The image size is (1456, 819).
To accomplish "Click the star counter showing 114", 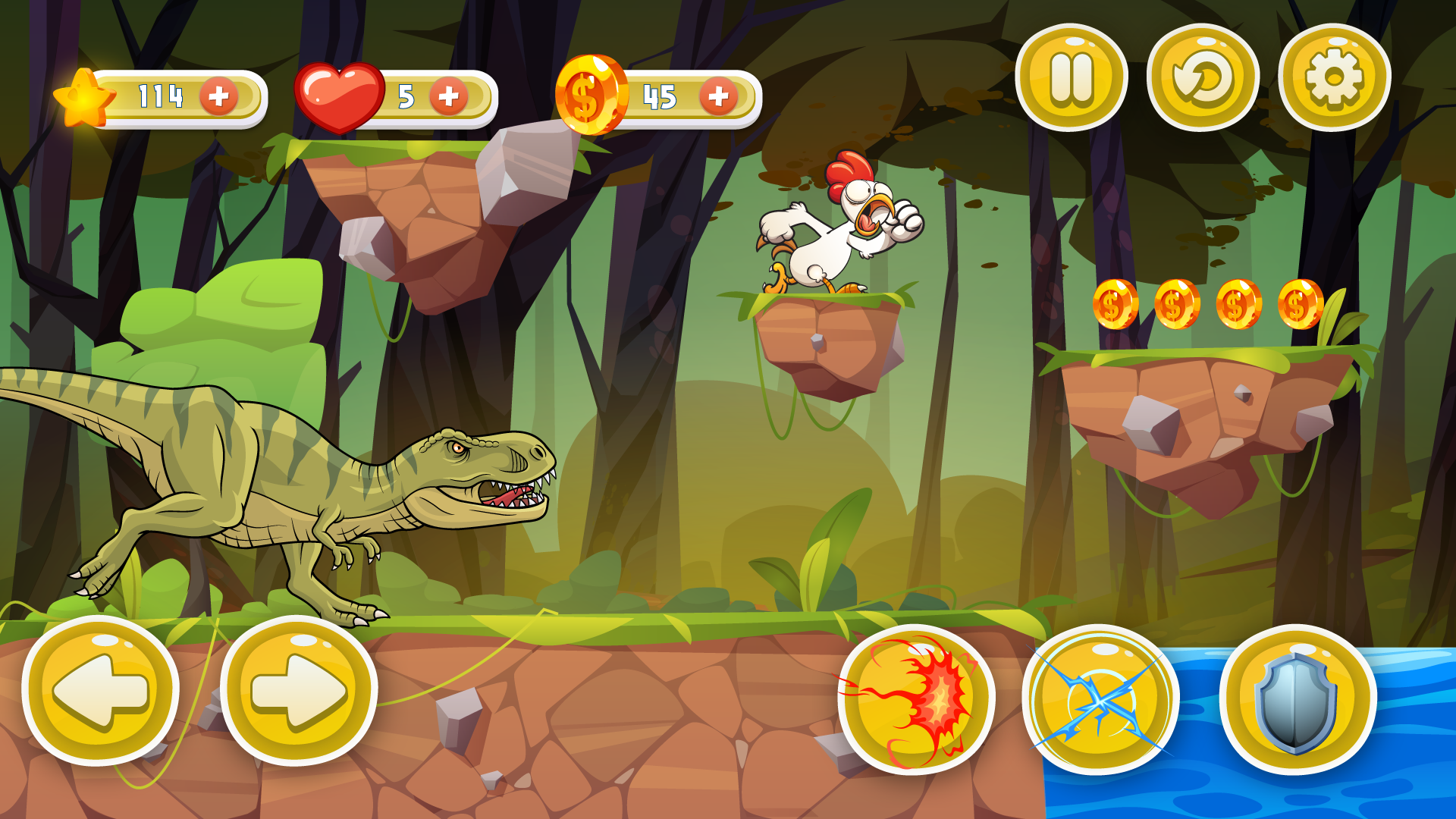I will point(159,95).
